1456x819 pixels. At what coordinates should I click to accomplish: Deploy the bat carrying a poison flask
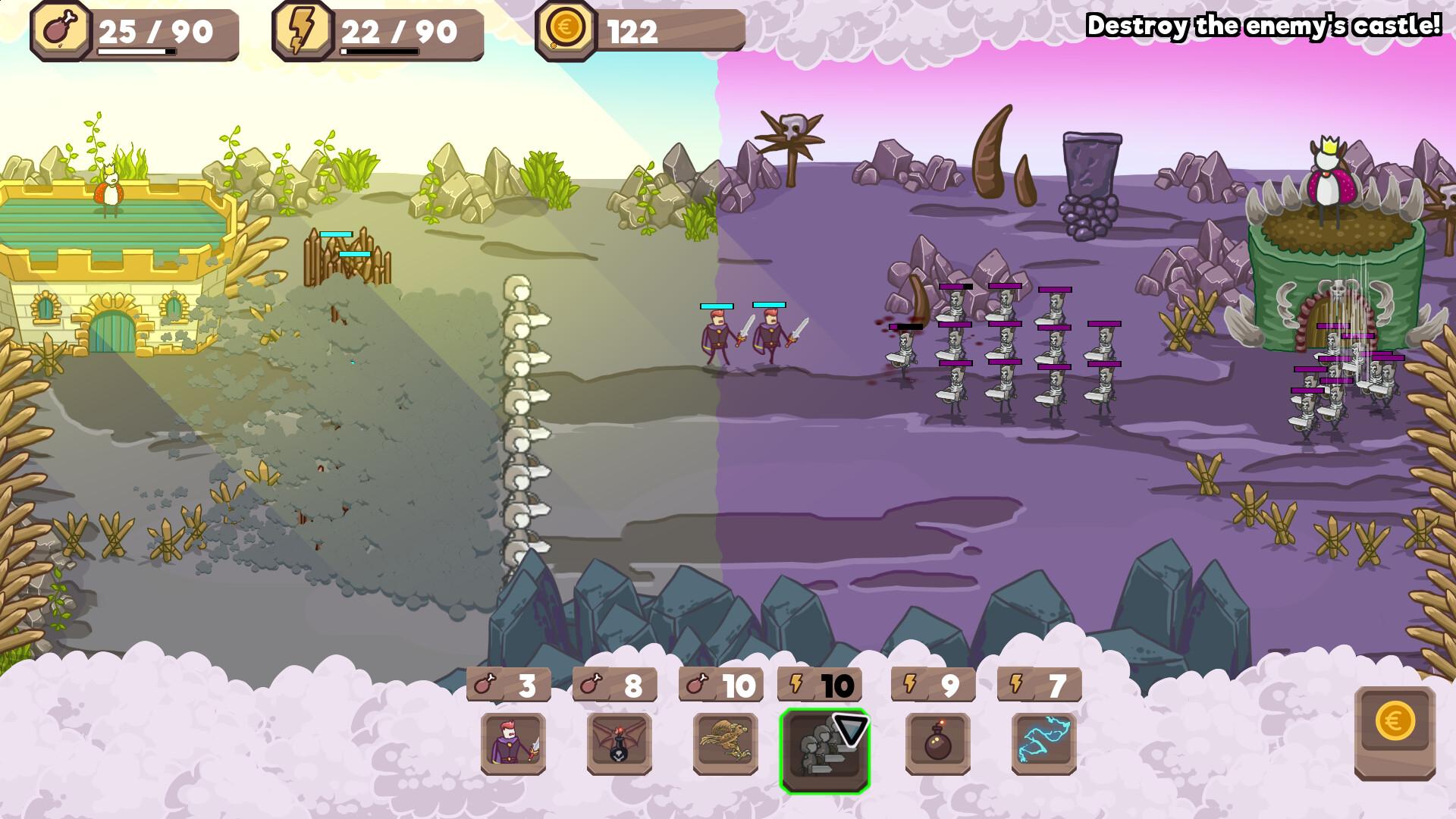(x=619, y=743)
